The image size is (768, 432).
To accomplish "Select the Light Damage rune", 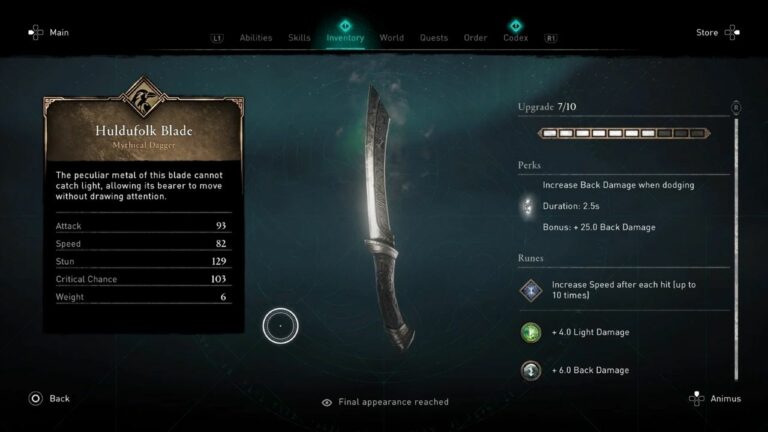I will [530, 332].
